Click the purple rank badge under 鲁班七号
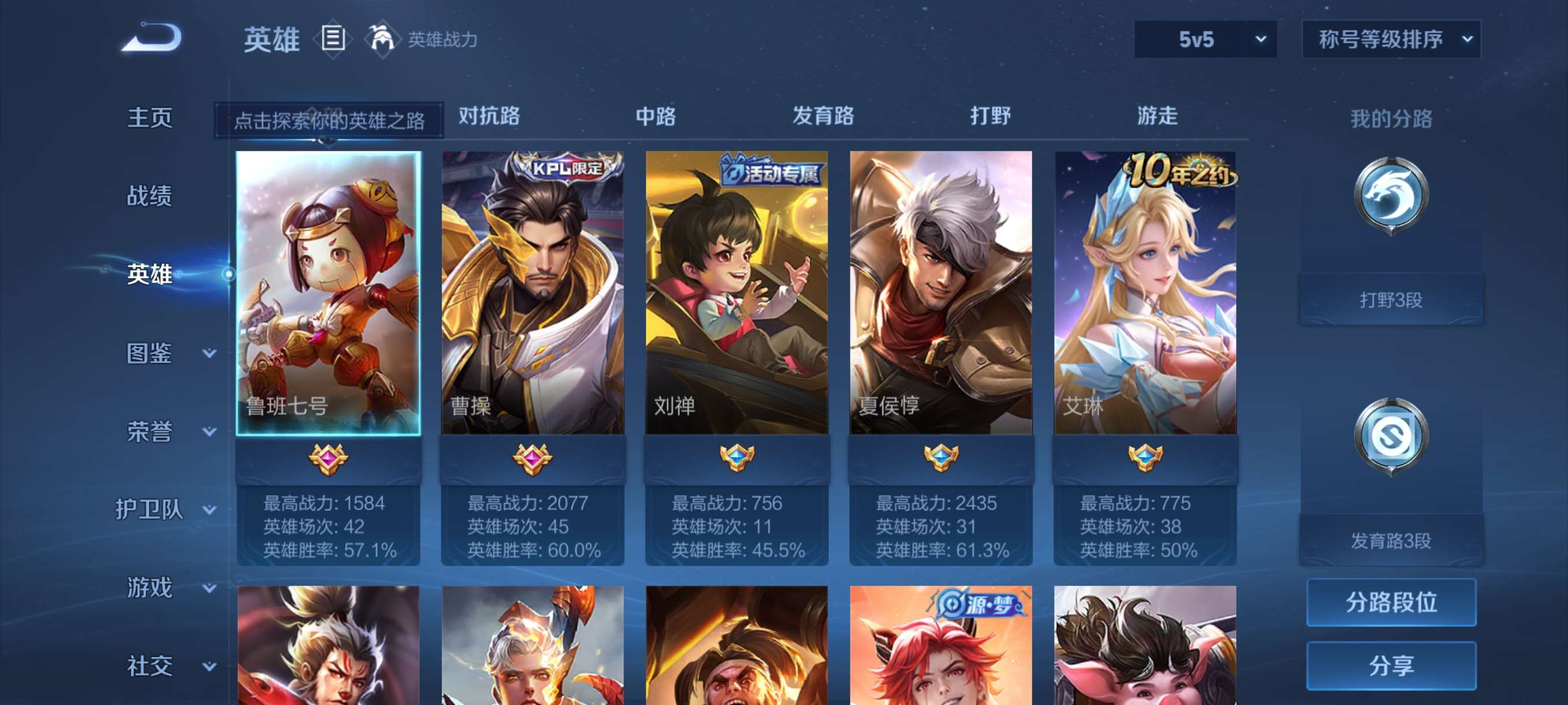 click(x=327, y=460)
